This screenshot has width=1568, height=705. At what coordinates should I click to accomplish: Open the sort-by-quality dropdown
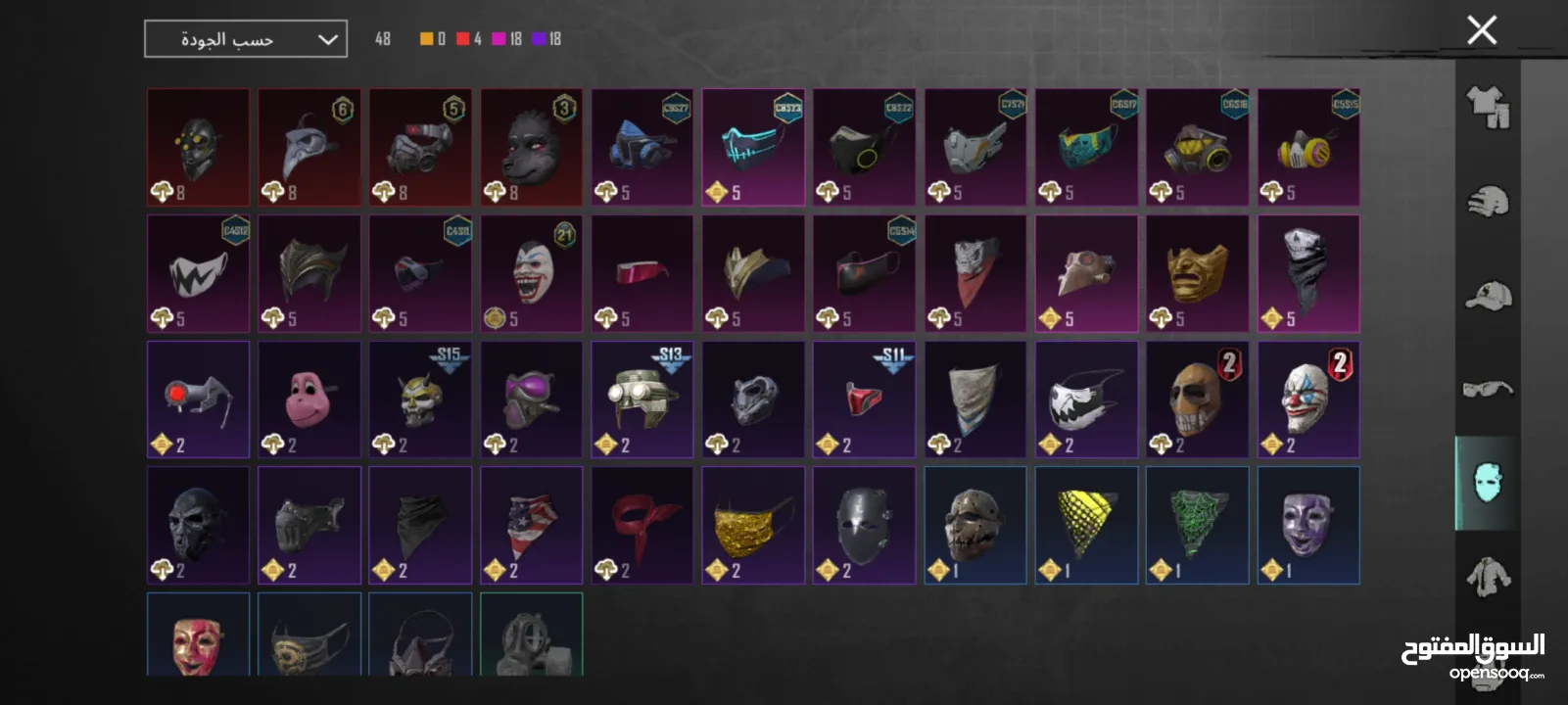click(x=246, y=39)
